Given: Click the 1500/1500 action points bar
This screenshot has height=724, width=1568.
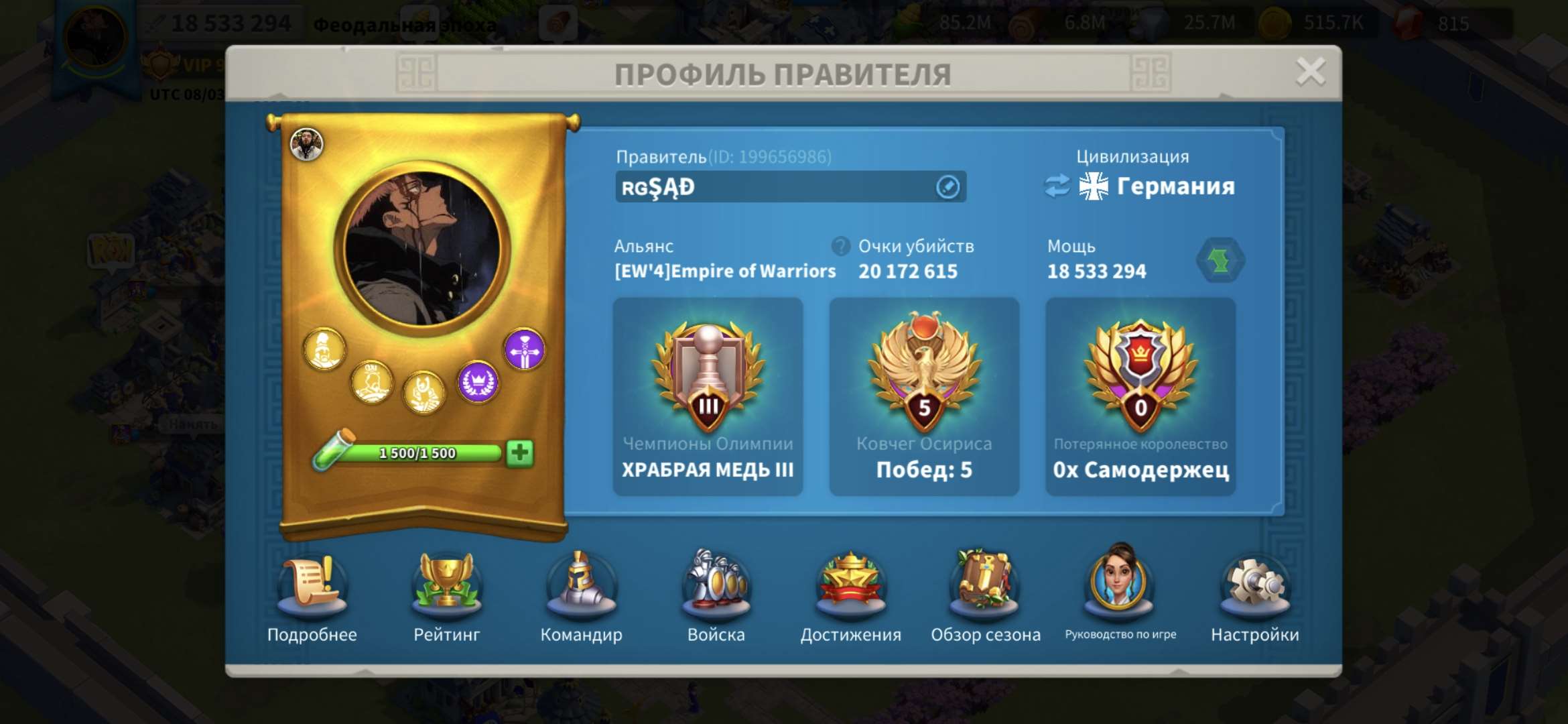Looking at the screenshot, I should point(417,453).
